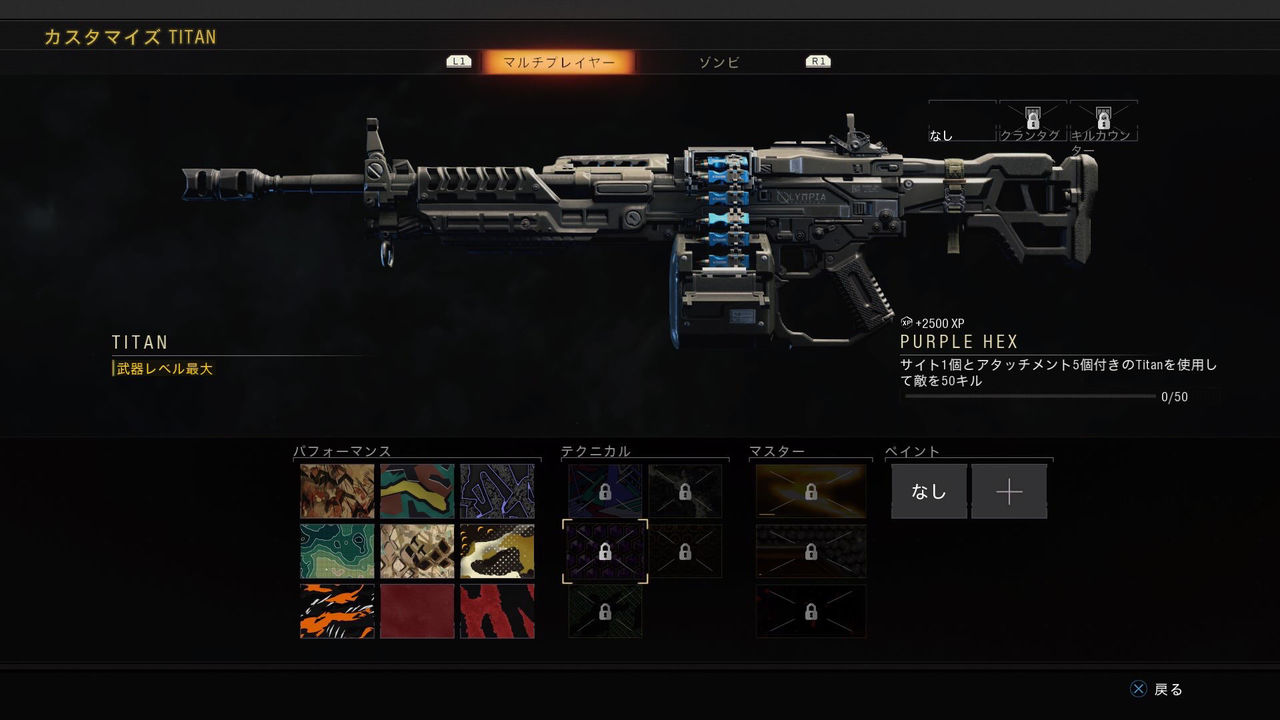The image size is (1280, 720).
Task: Set paint job to なし
Action: point(929,491)
